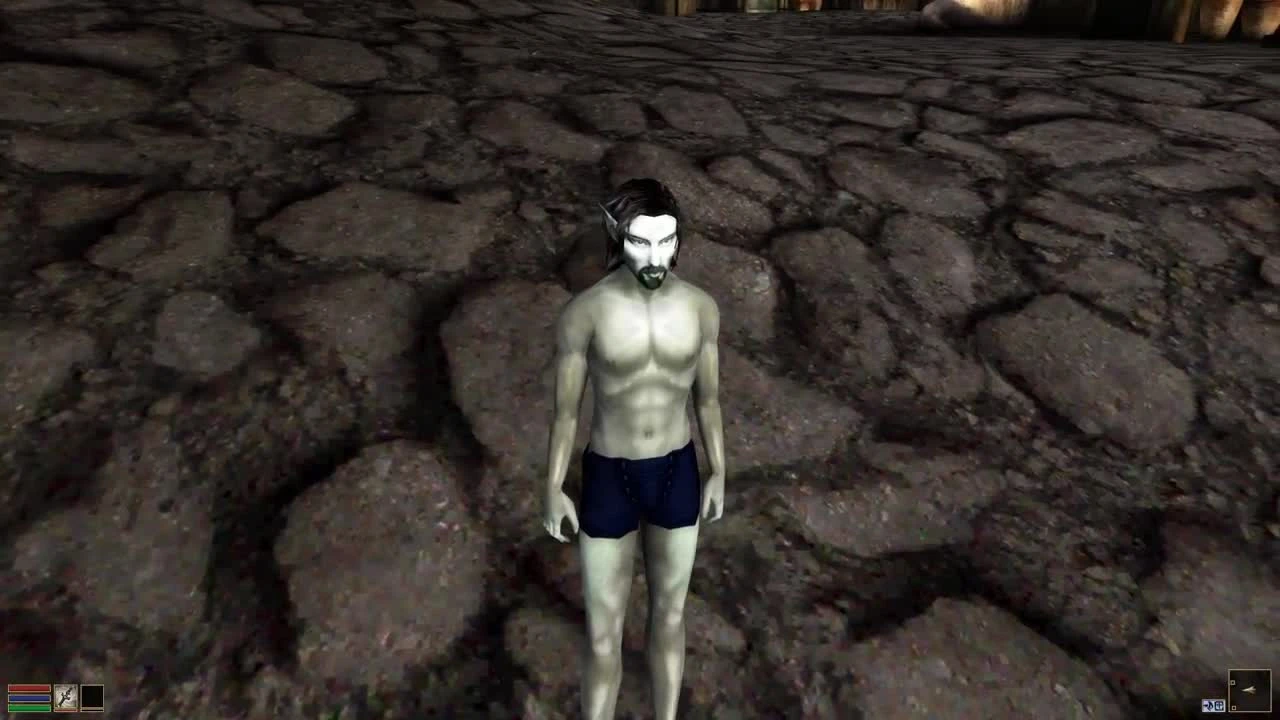Click the player arrow on the minimap
This screenshot has height=720, width=1280.
pos(1247,689)
